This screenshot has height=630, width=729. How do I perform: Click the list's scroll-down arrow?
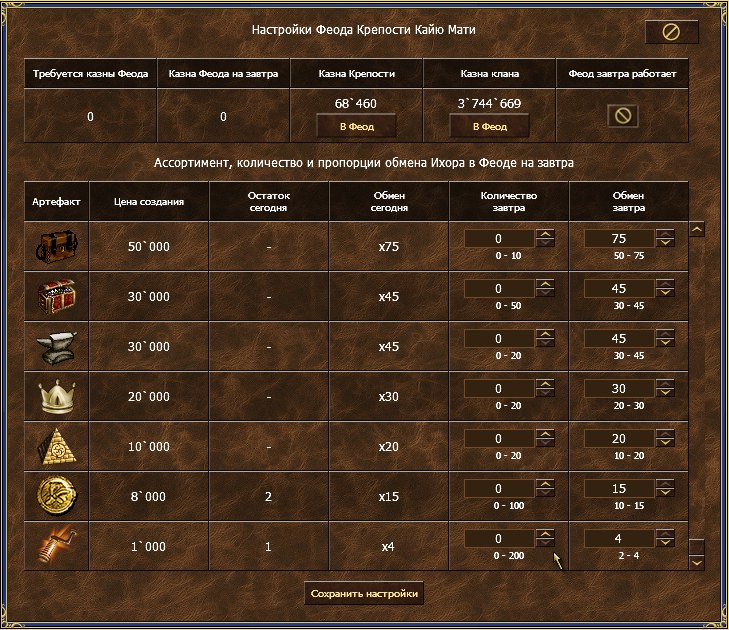[x=697, y=563]
